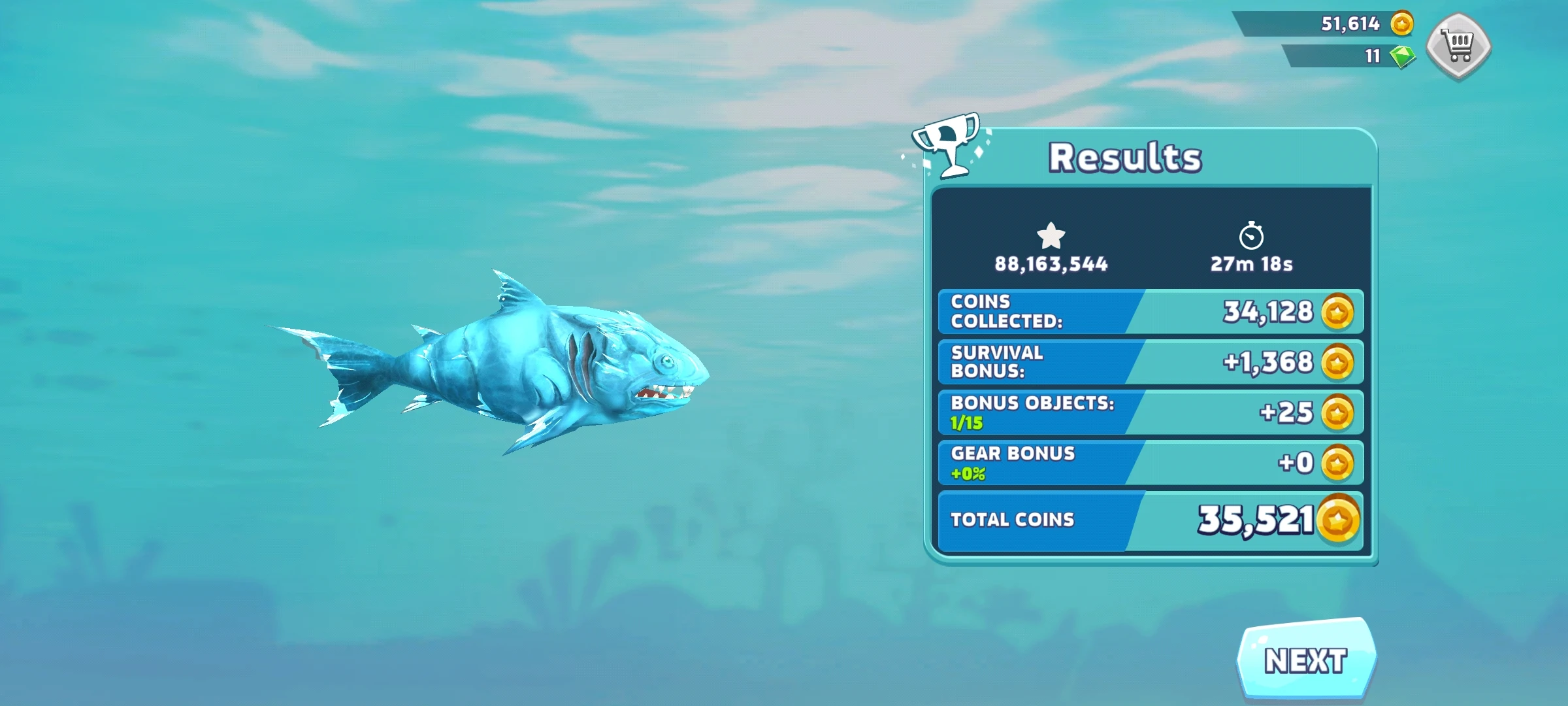This screenshot has height=706, width=1568.
Task: Click the gold coin balance icon
Action: tap(1402, 24)
